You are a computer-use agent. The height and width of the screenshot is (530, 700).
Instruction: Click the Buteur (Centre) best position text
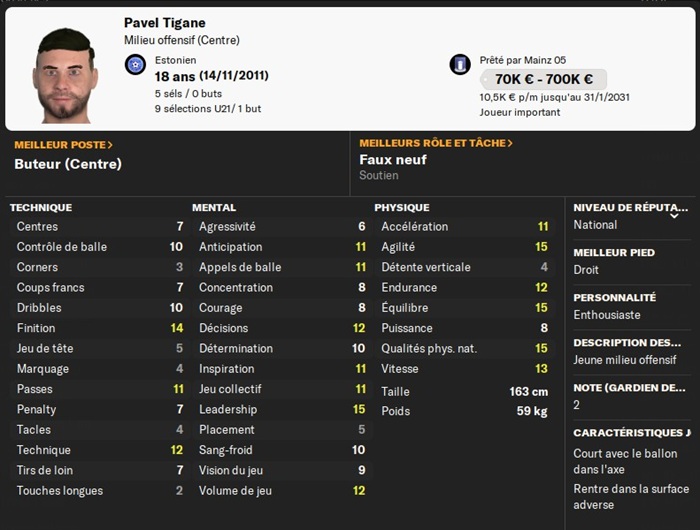point(68,163)
